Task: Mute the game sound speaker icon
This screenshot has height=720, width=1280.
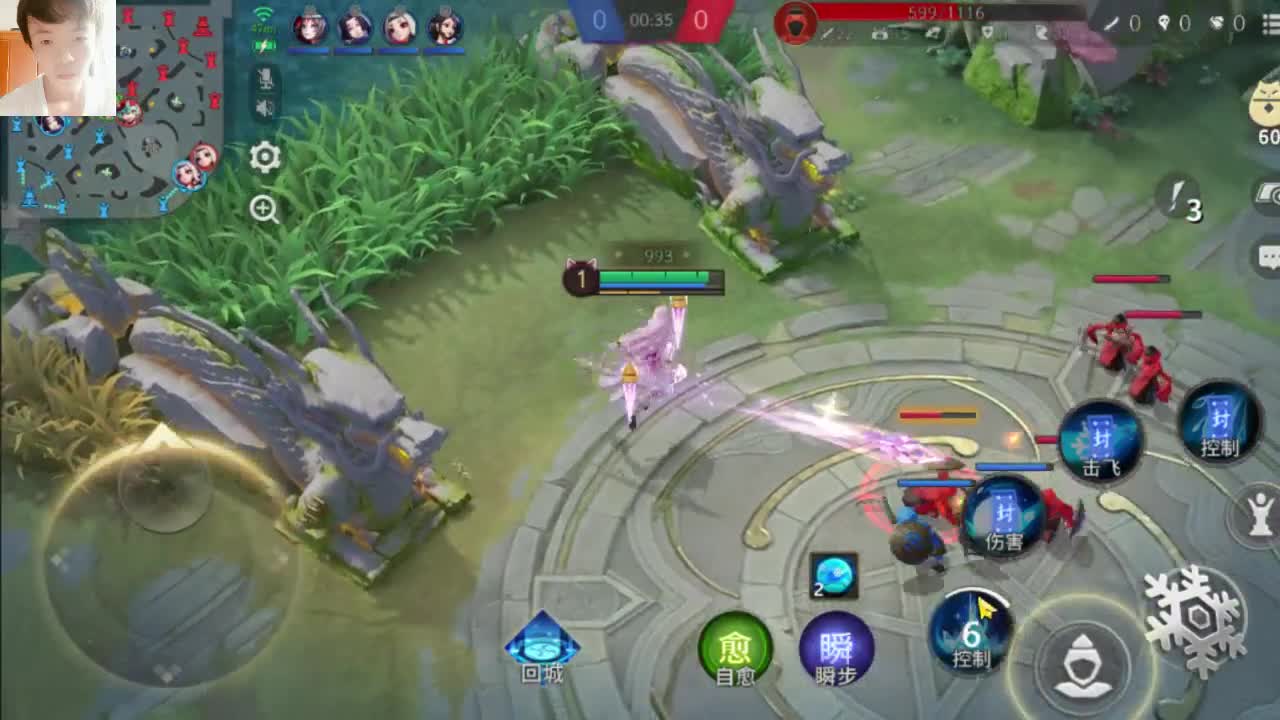Action: click(x=265, y=109)
